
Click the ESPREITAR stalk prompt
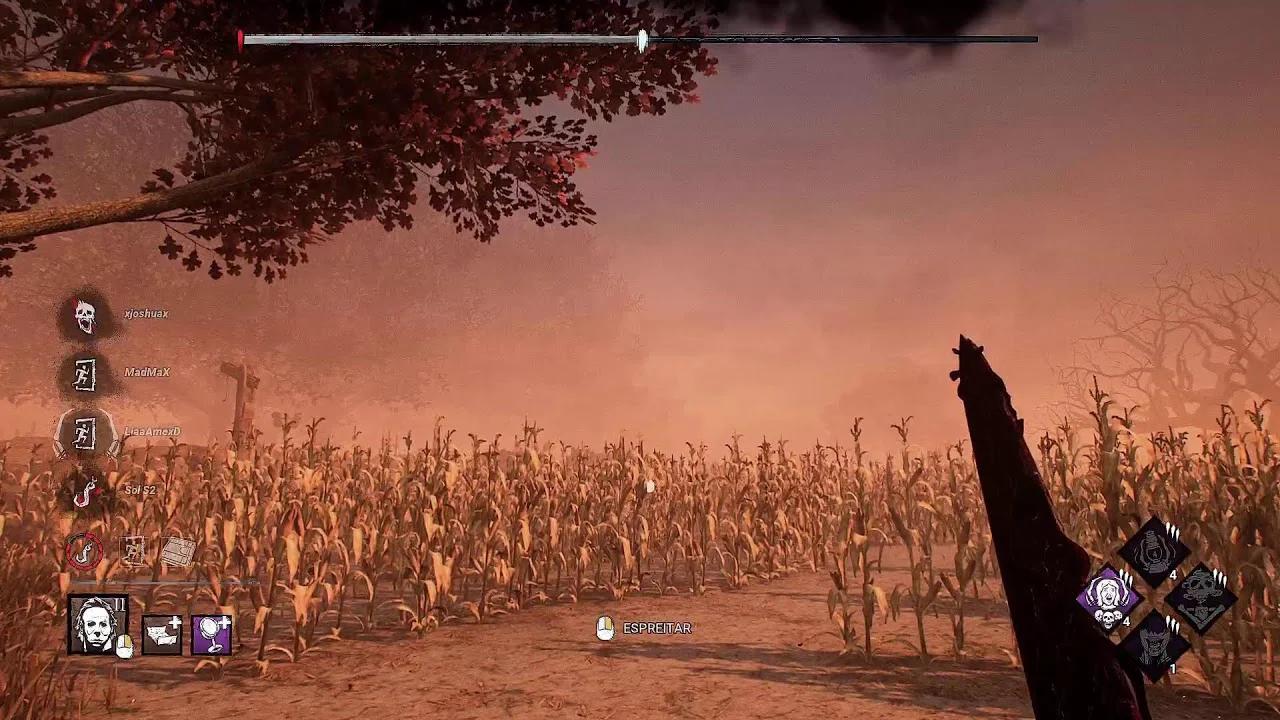(x=658, y=629)
